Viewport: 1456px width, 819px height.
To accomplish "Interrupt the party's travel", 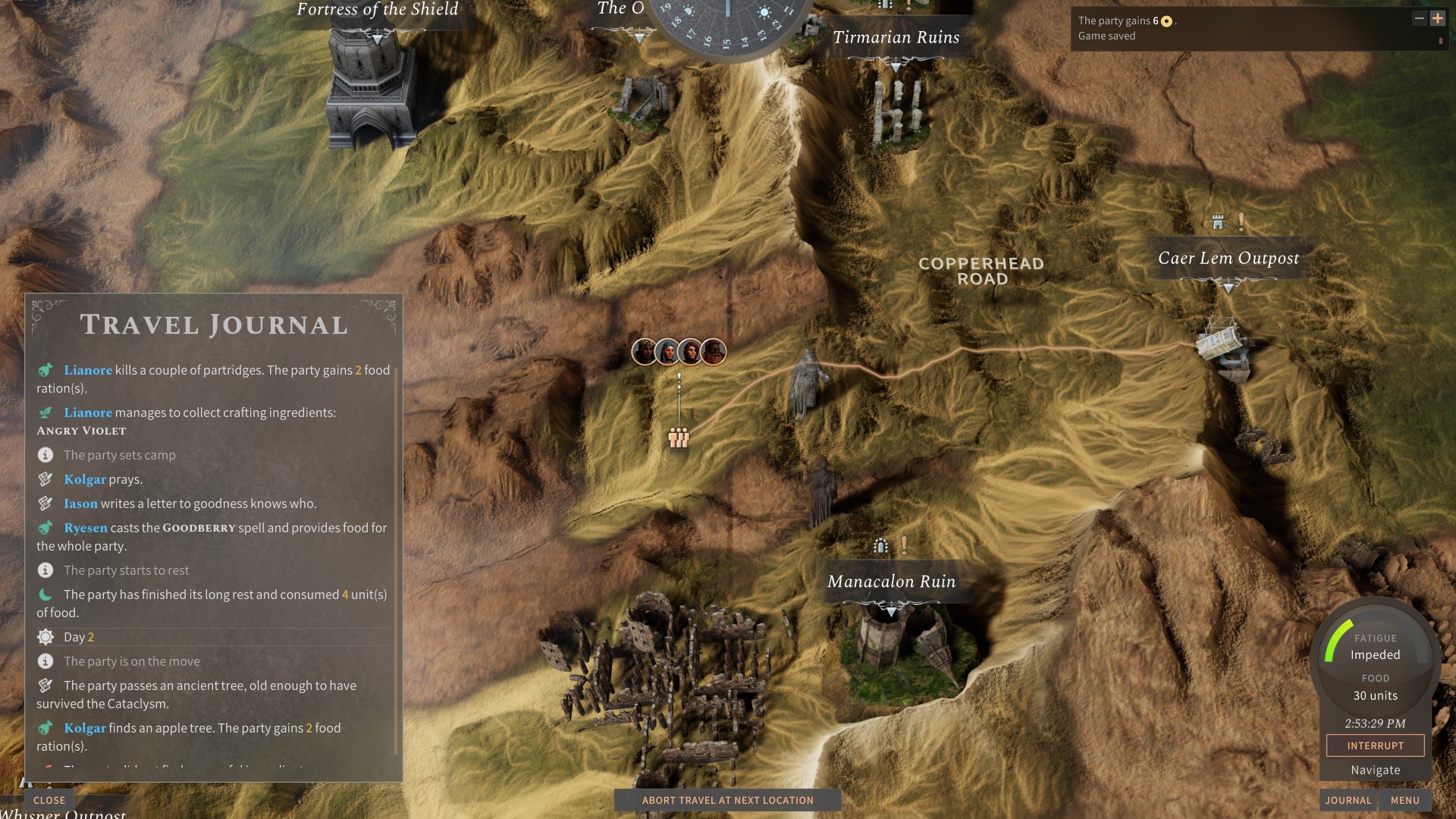I will pos(1375,745).
